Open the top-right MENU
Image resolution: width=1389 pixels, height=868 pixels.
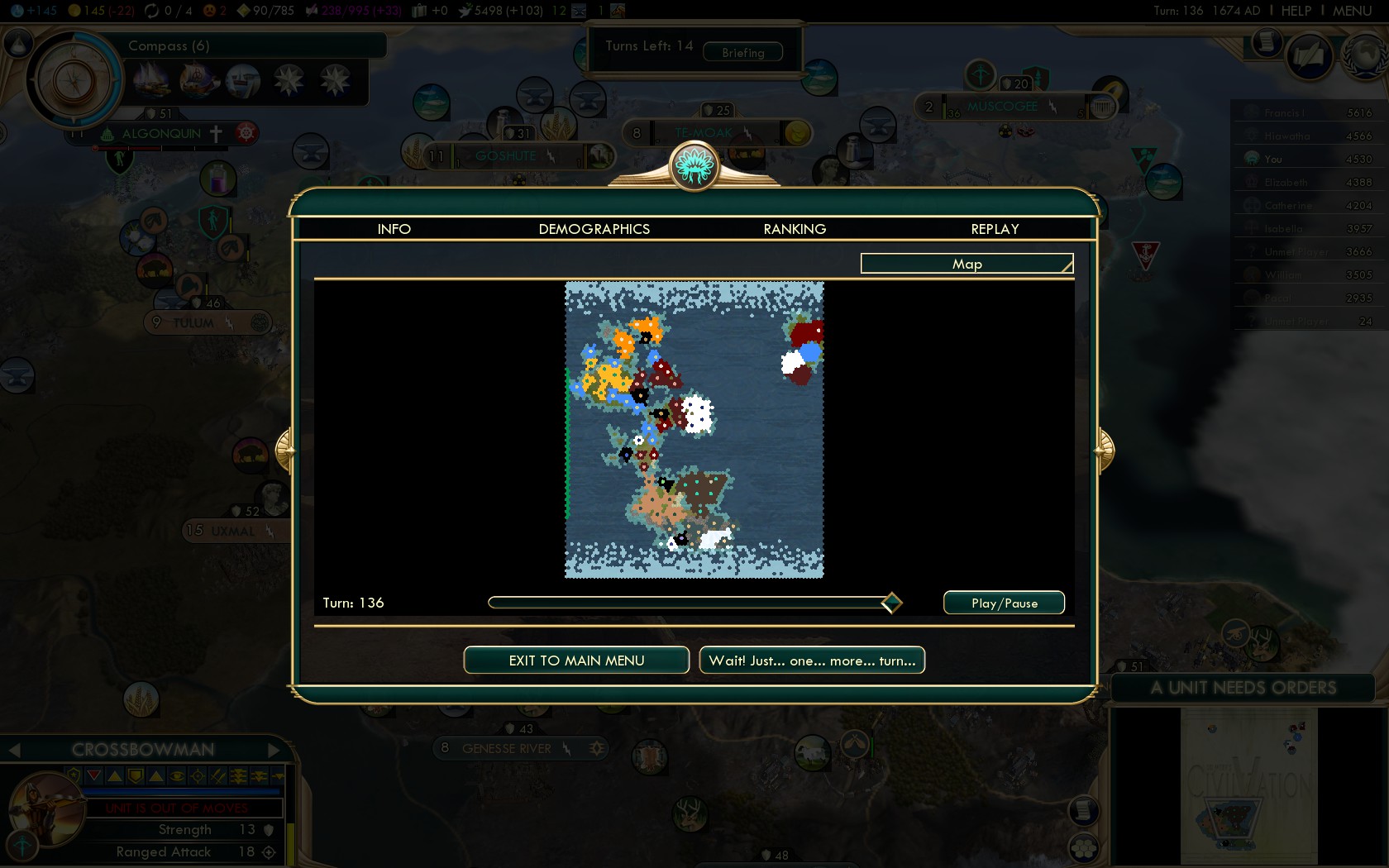(1352, 11)
